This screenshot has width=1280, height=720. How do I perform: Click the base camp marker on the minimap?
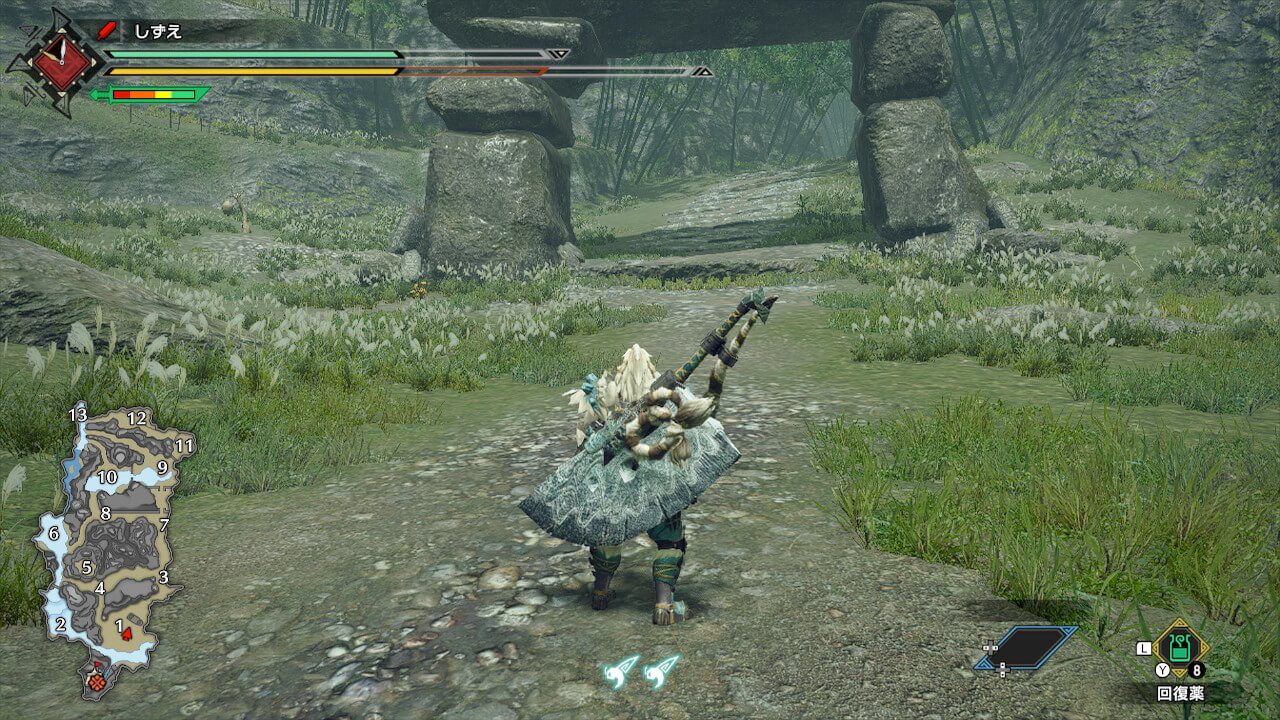98,681
